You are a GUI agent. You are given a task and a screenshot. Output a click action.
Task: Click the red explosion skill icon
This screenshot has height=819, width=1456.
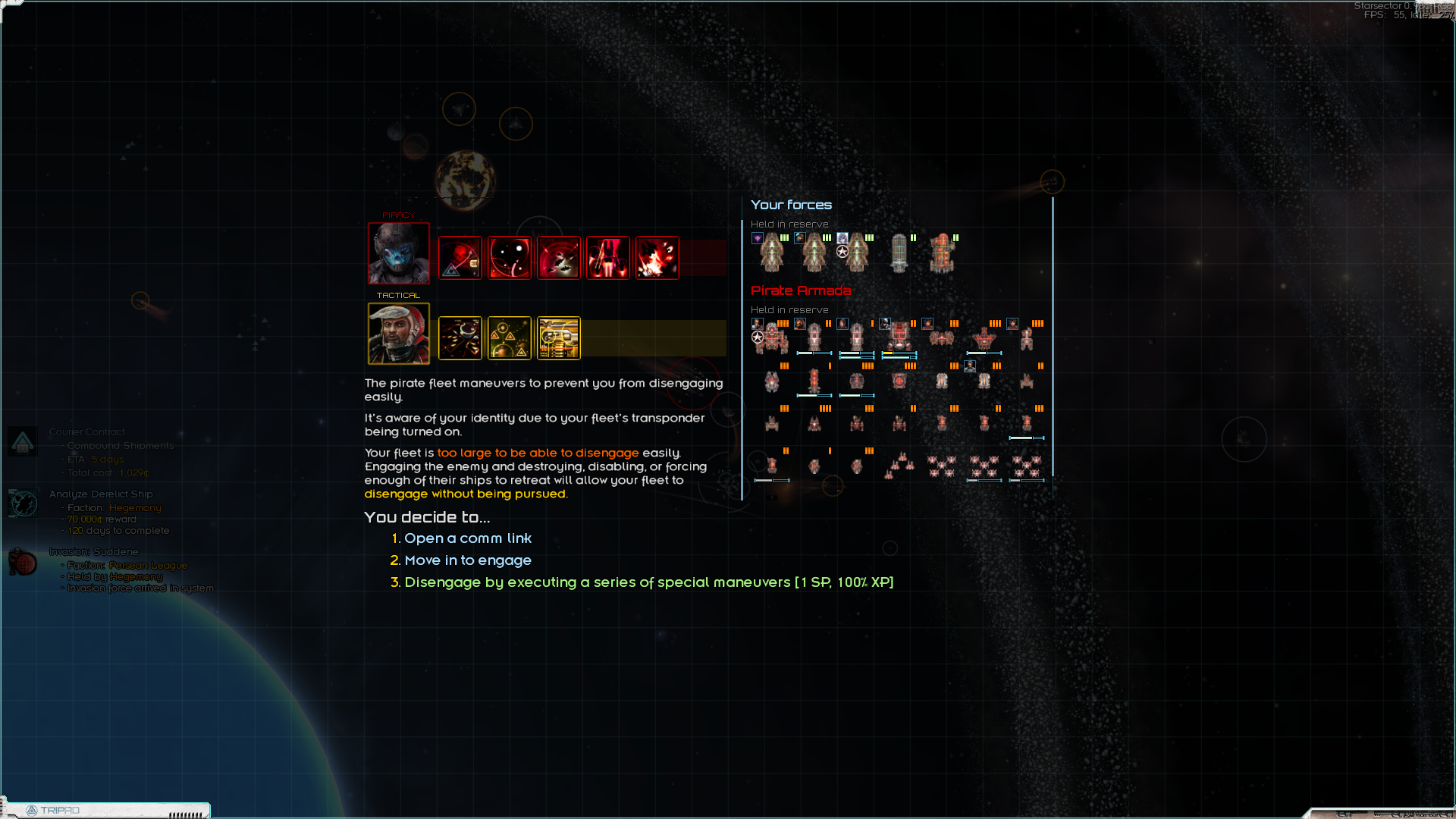coord(657,259)
